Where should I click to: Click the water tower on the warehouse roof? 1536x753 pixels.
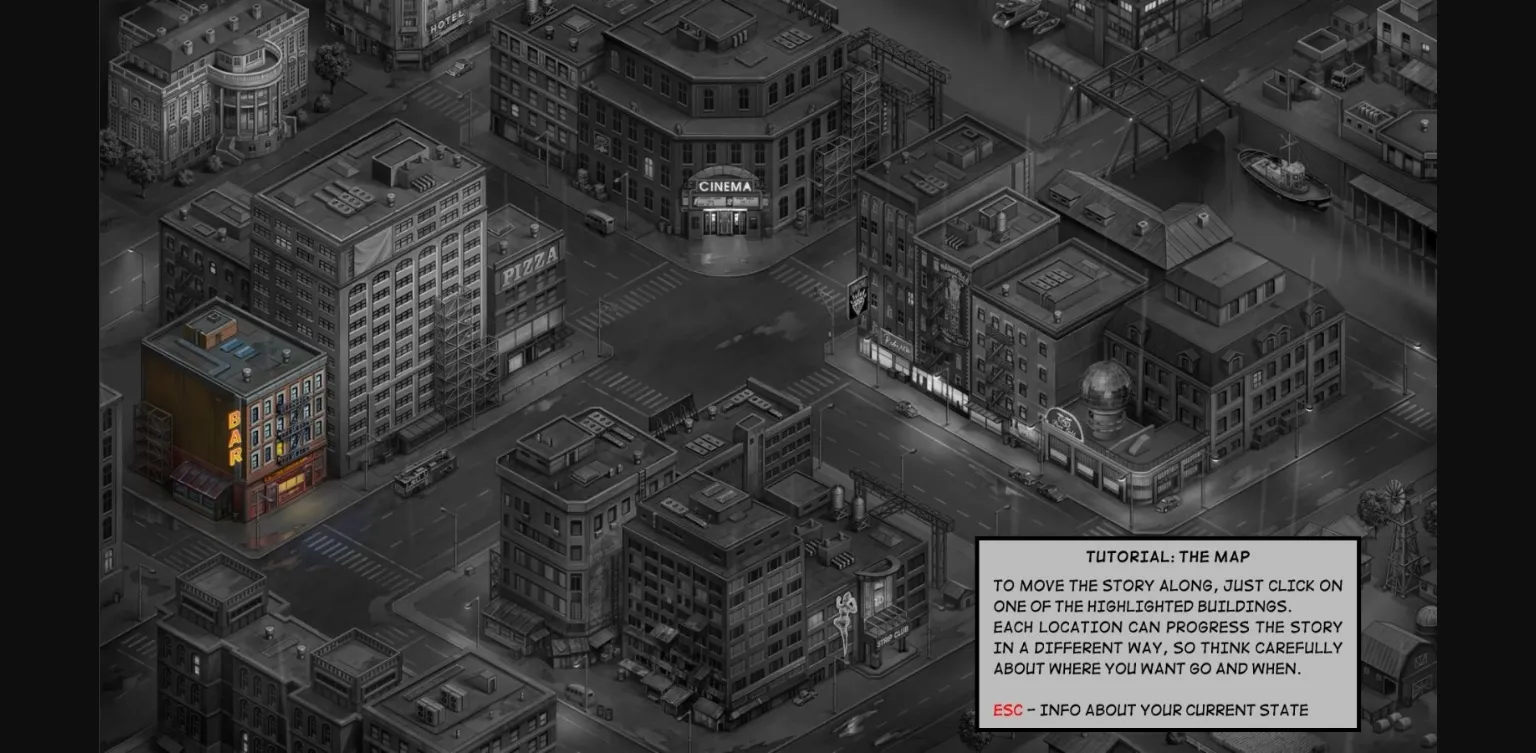pyautogui.click(x=838, y=497)
